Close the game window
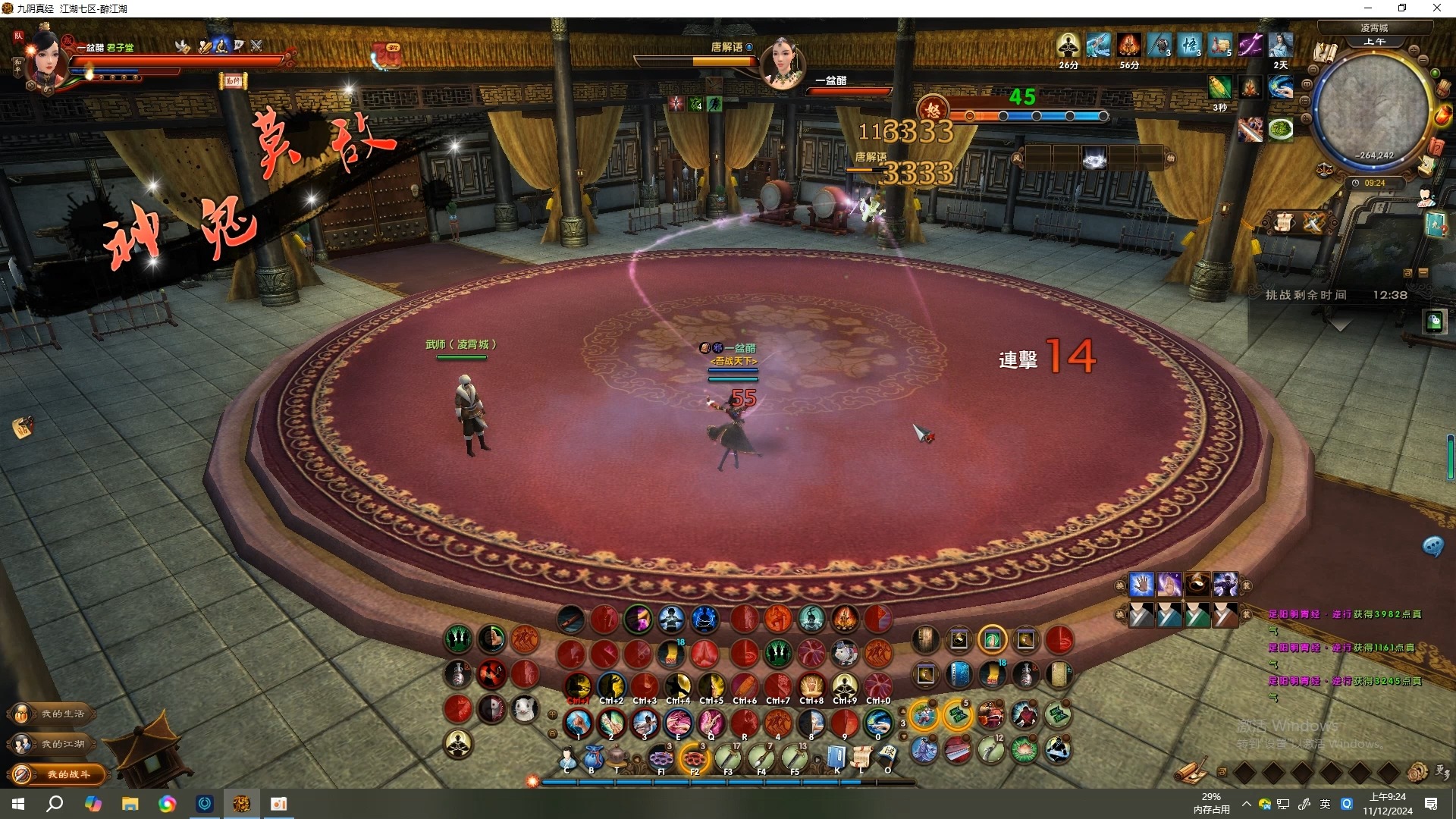The width and height of the screenshot is (1456, 819). [x=1436, y=8]
